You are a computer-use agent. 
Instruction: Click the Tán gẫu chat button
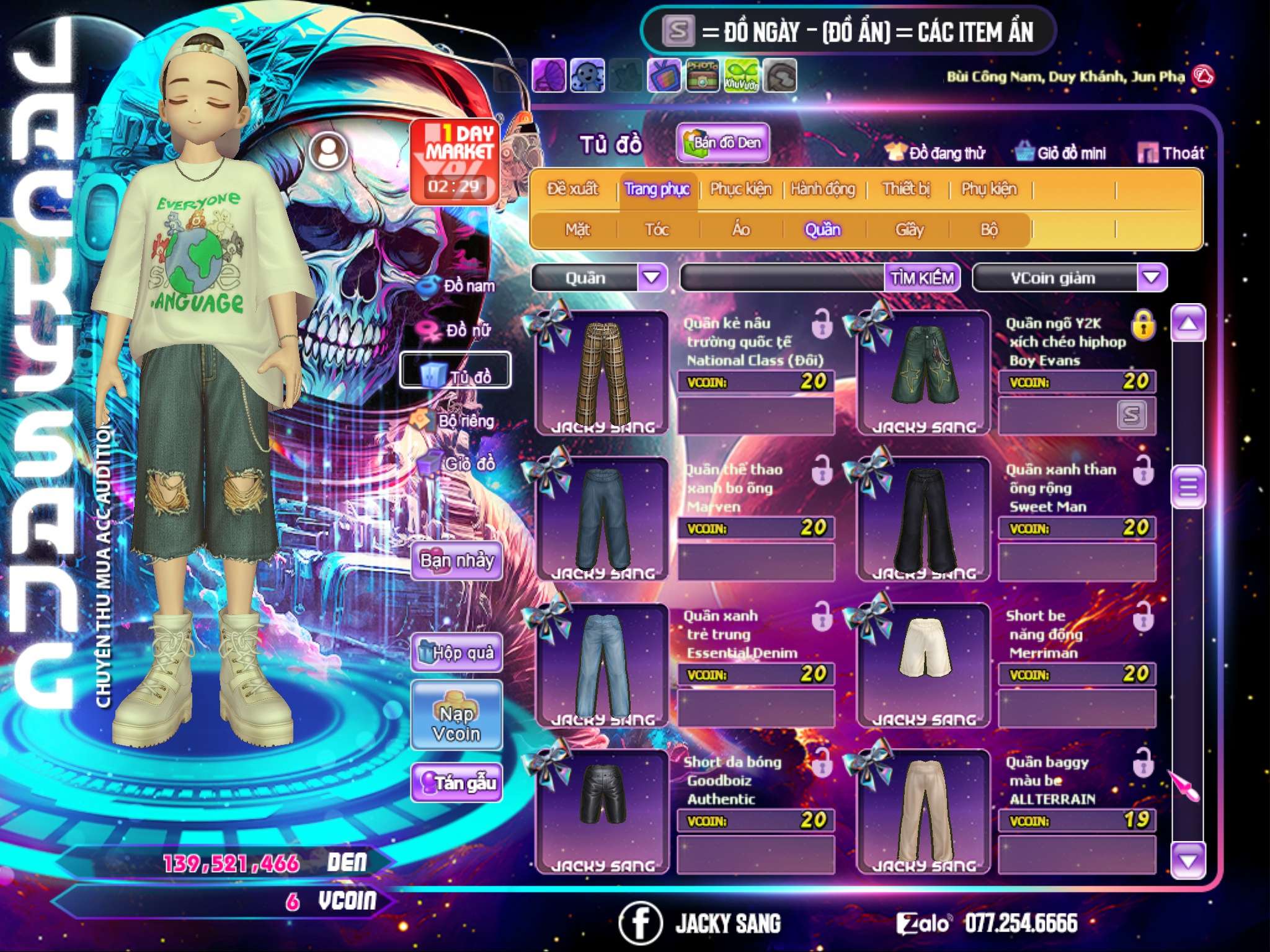coord(456,783)
